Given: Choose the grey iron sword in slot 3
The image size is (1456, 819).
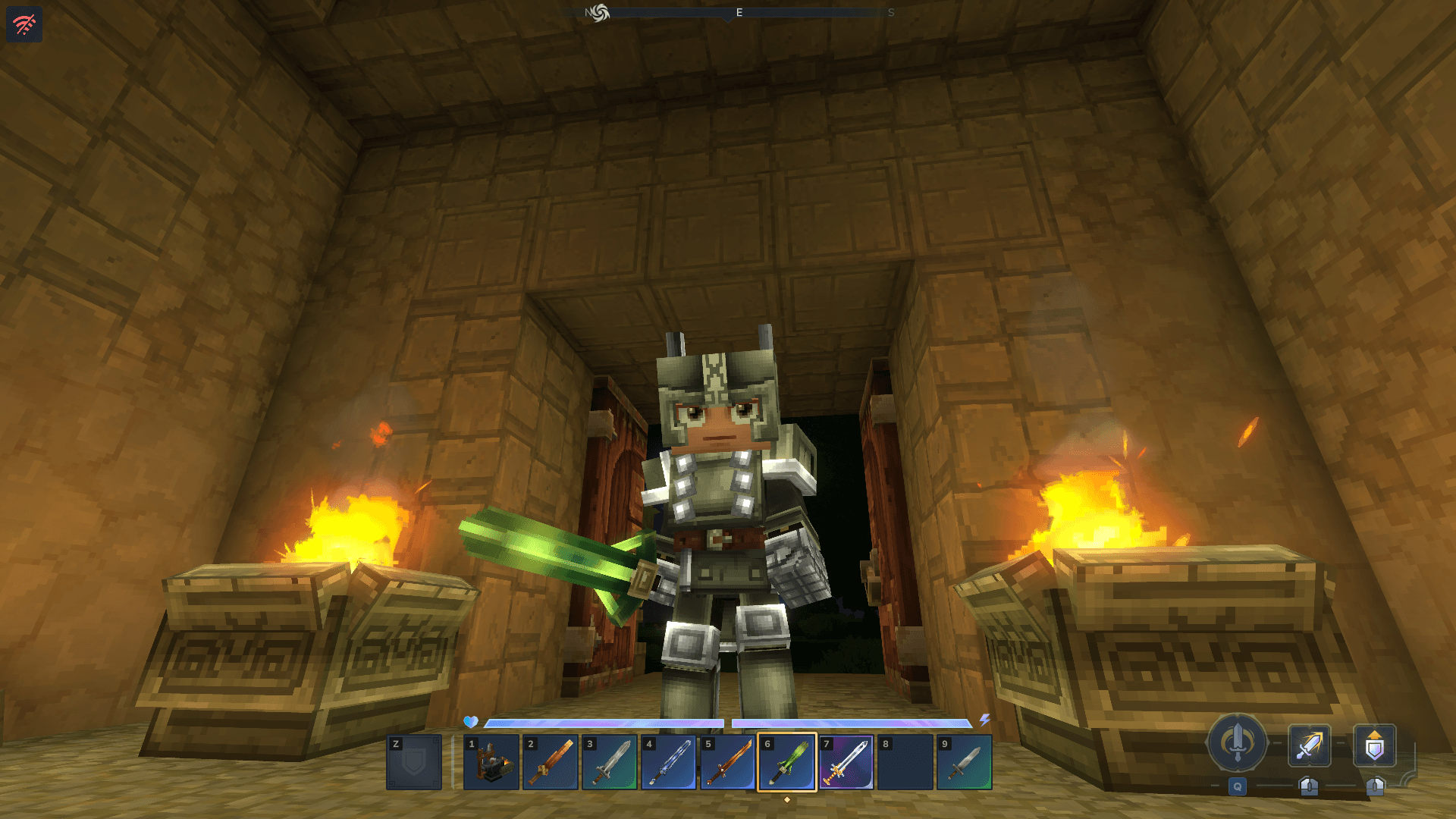Looking at the screenshot, I should click(x=610, y=762).
